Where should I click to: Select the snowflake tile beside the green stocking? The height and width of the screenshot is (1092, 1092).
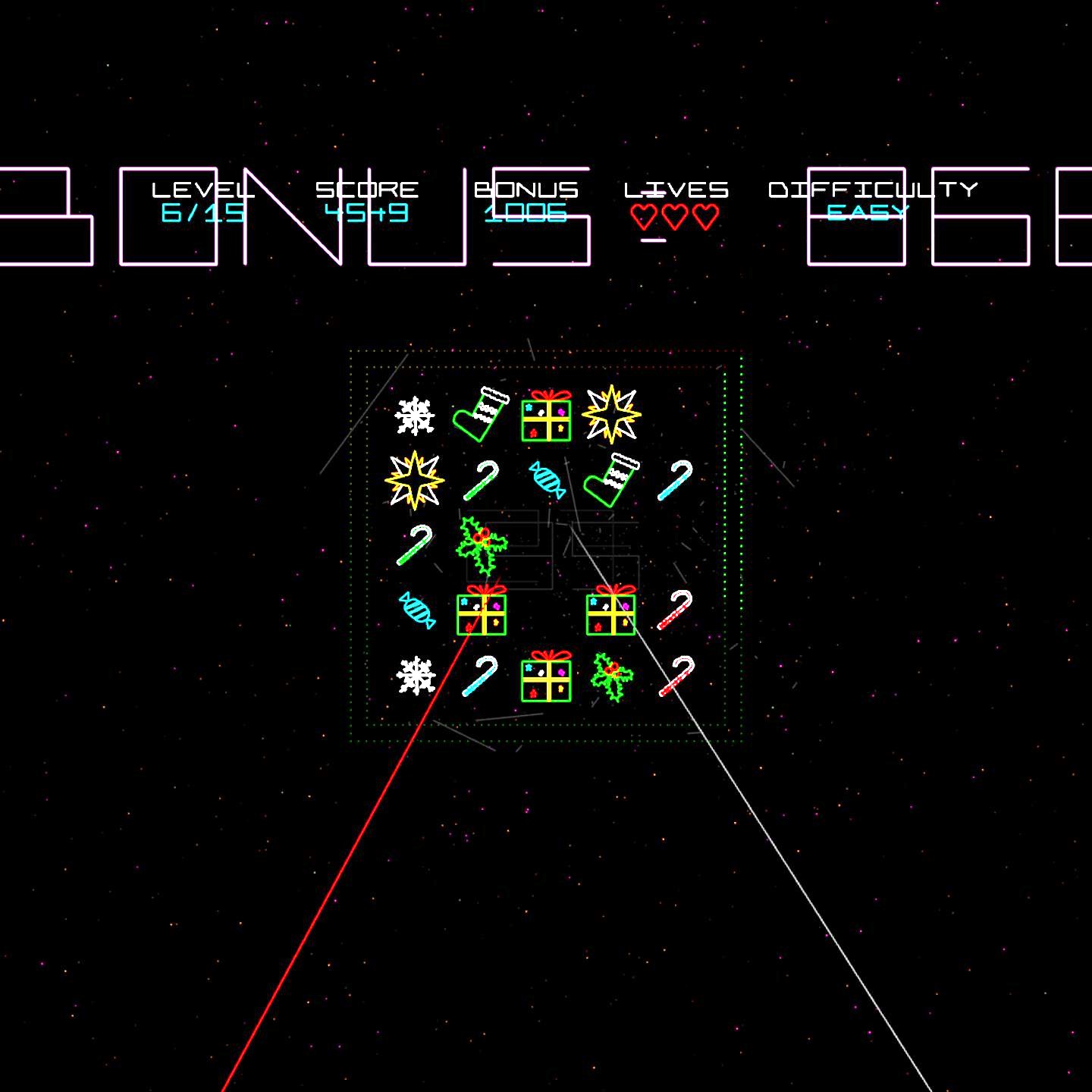coord(415,416)
